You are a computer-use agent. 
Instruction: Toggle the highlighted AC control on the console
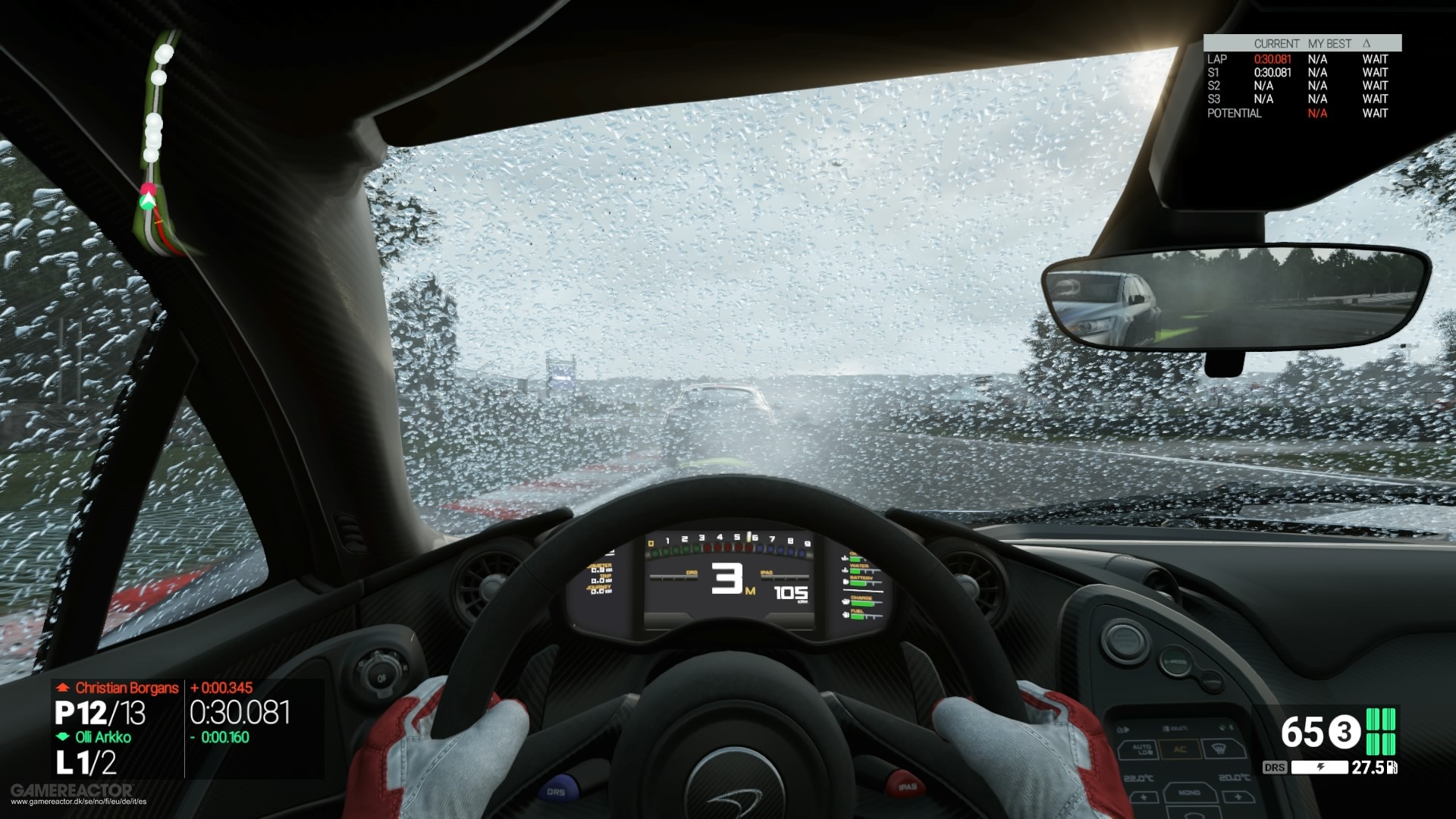pos(1179,750)
